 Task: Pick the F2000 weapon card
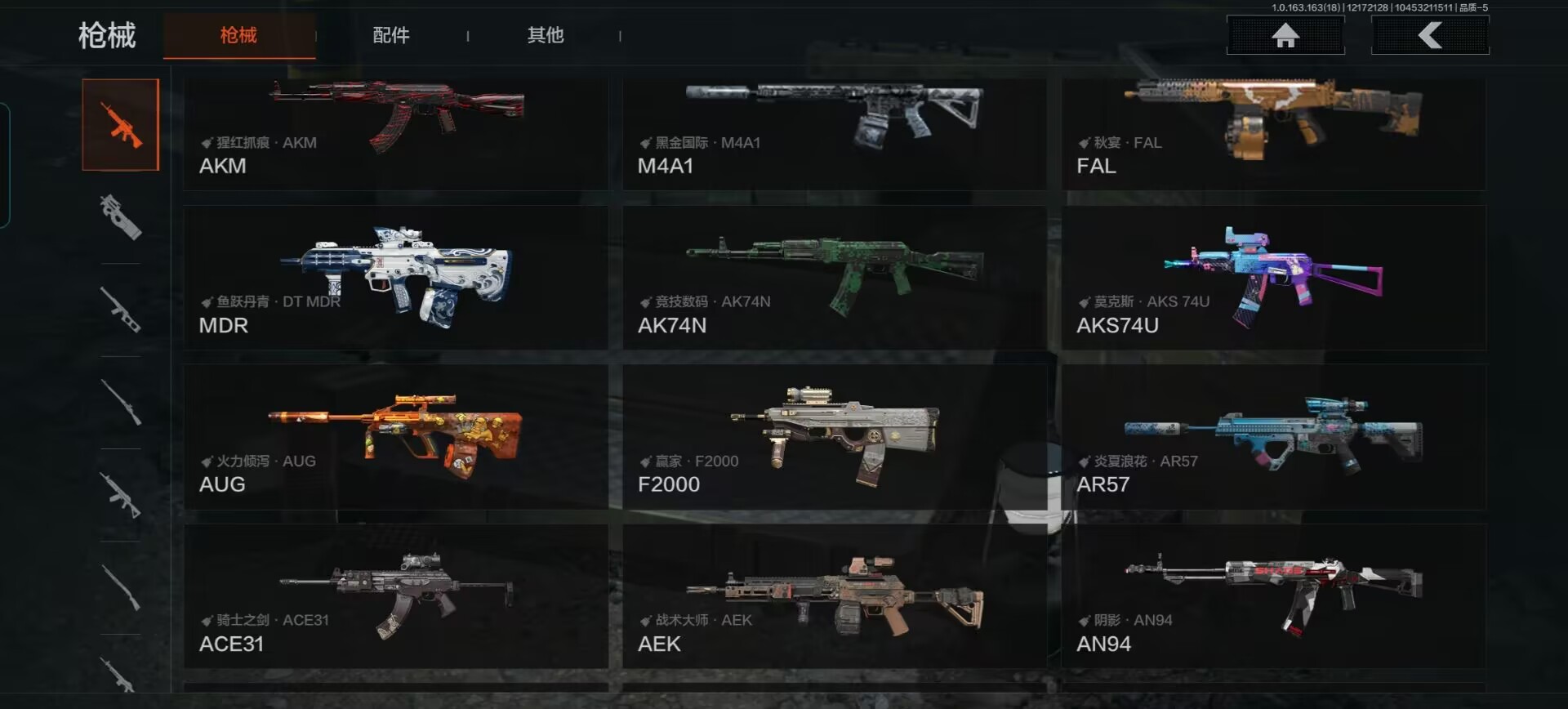(834, 437)
